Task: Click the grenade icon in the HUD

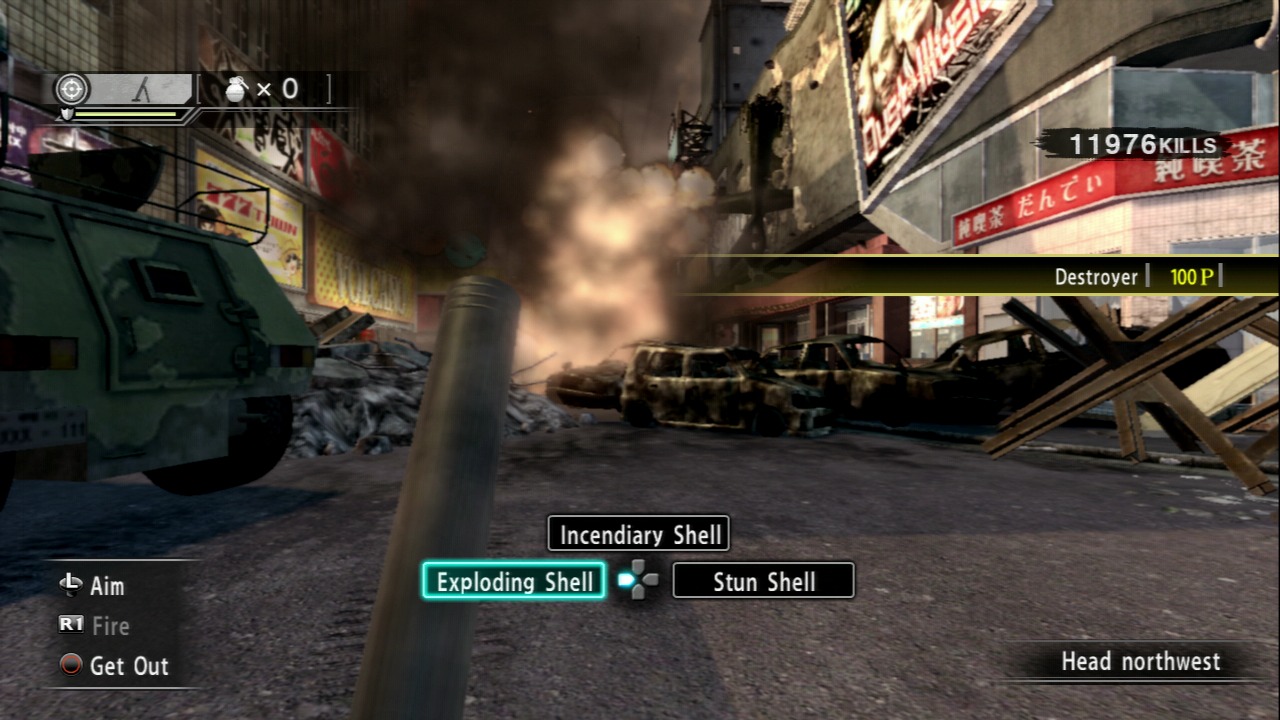Action: click(237, 90)
